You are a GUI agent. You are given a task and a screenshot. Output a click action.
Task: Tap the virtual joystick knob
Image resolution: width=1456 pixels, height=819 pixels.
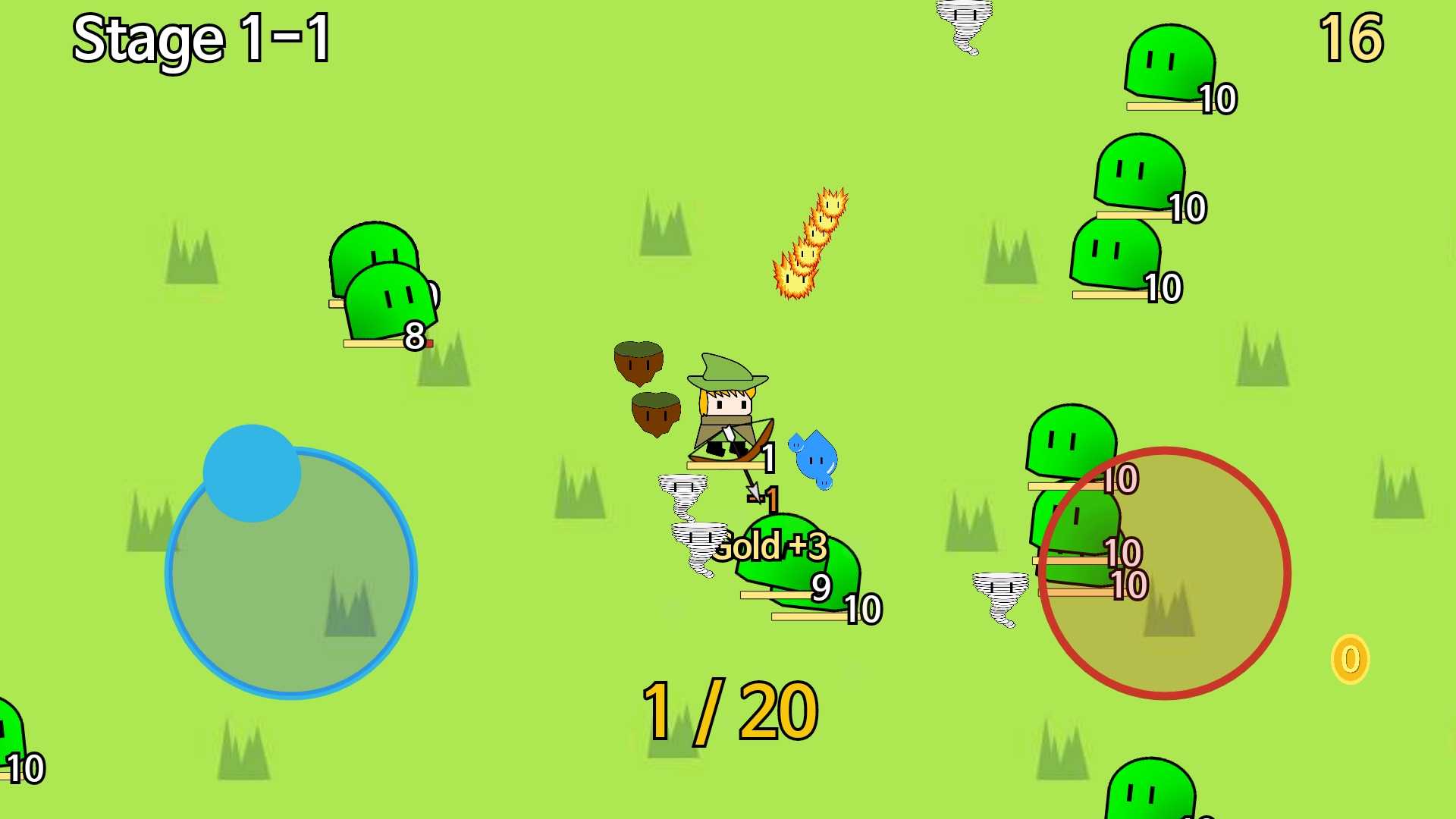point(252,472)
